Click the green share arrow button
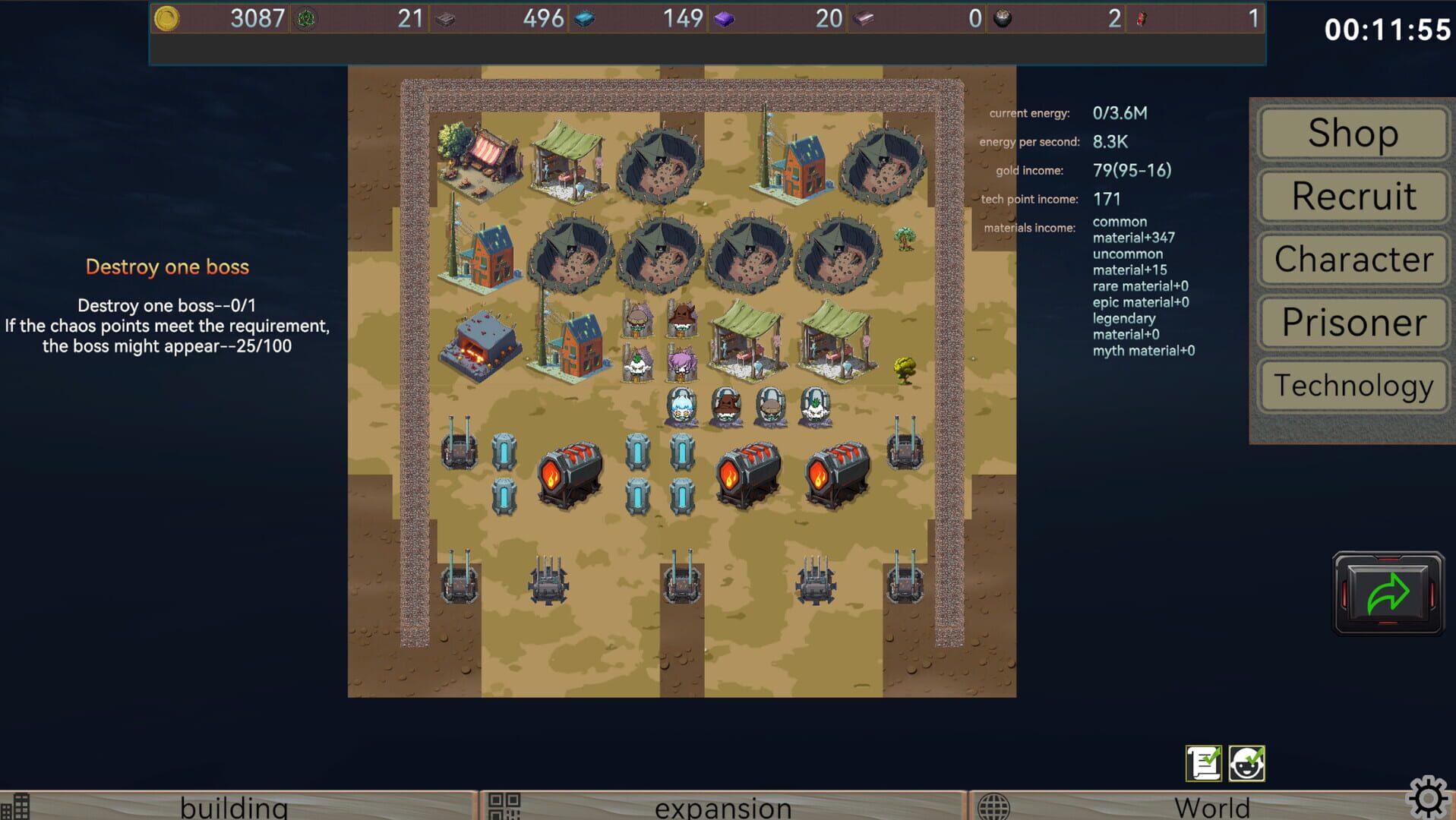This screenshot has width=1456, height=820. click(1388, 594)
